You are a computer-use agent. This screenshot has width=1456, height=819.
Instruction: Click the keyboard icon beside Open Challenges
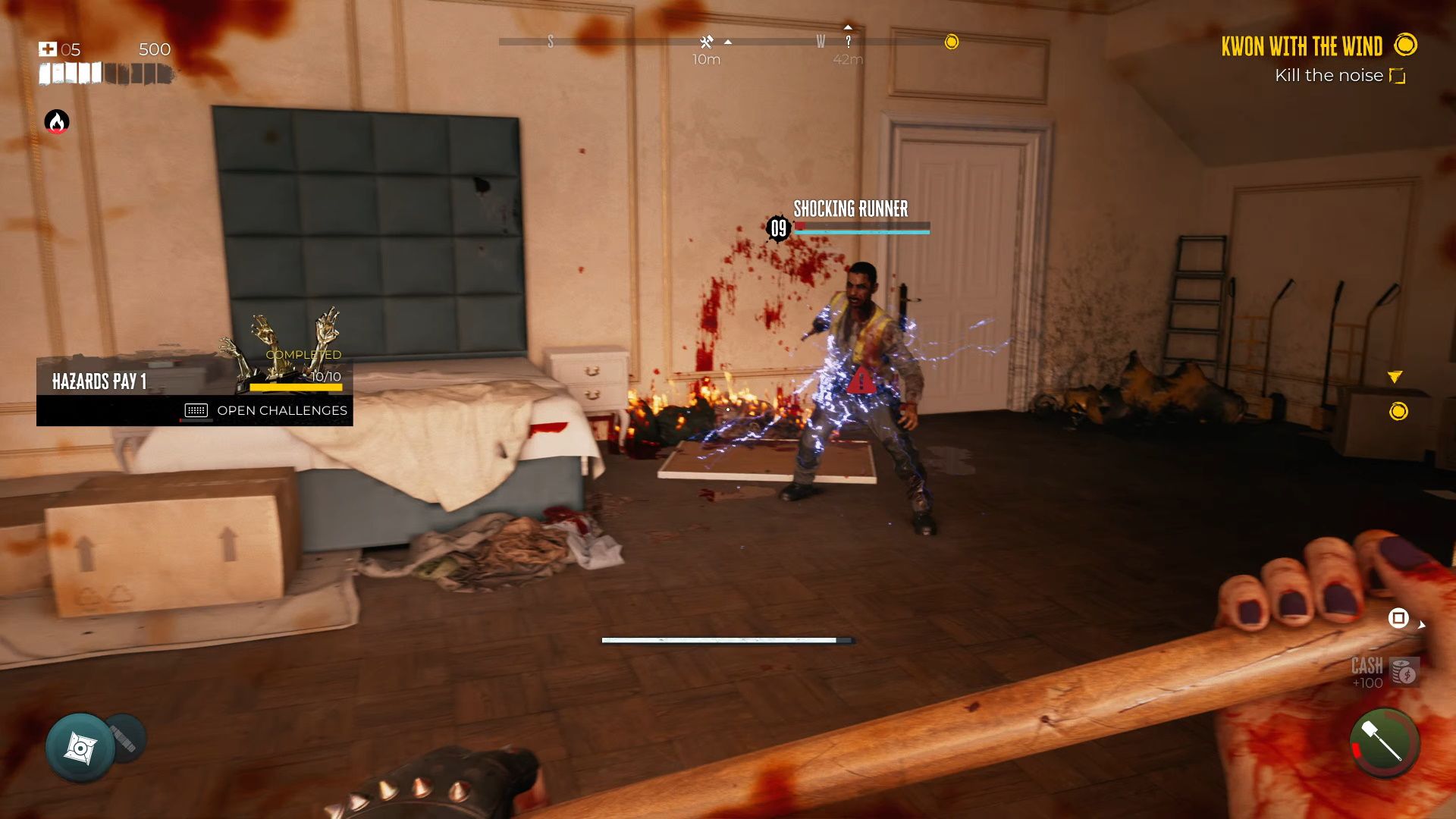click(196, 409)
